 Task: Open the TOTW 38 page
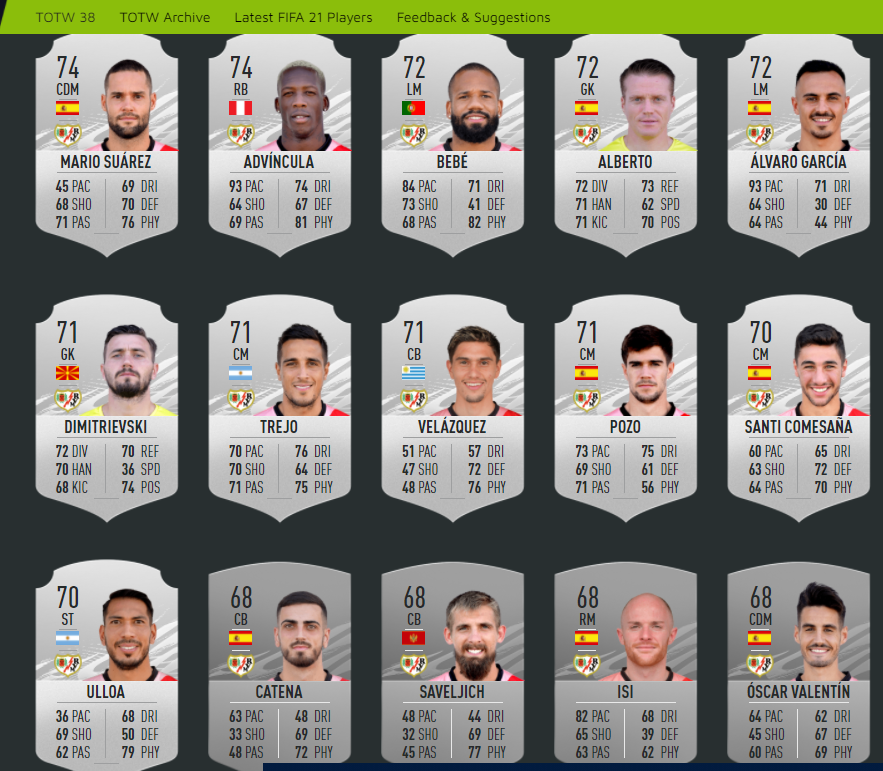[65, 17]
